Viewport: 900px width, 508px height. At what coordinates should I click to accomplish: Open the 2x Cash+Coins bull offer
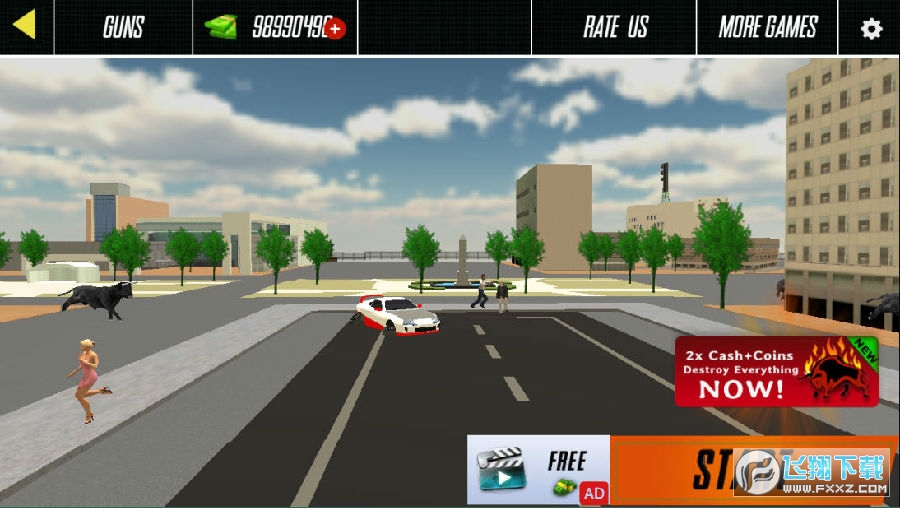[x=777, y=371]
